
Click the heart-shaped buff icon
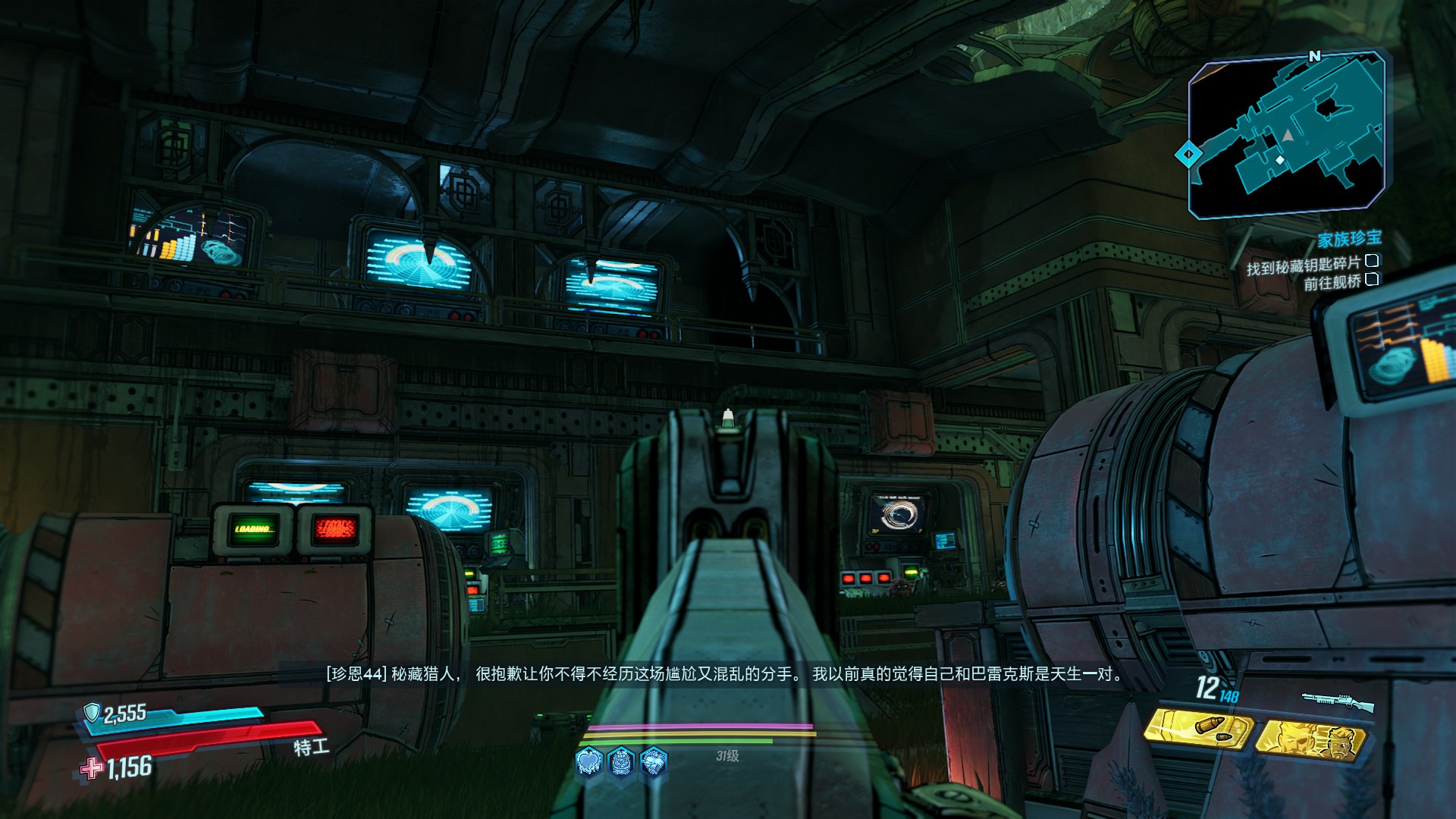pyautogui.click(x=589, y=761)
